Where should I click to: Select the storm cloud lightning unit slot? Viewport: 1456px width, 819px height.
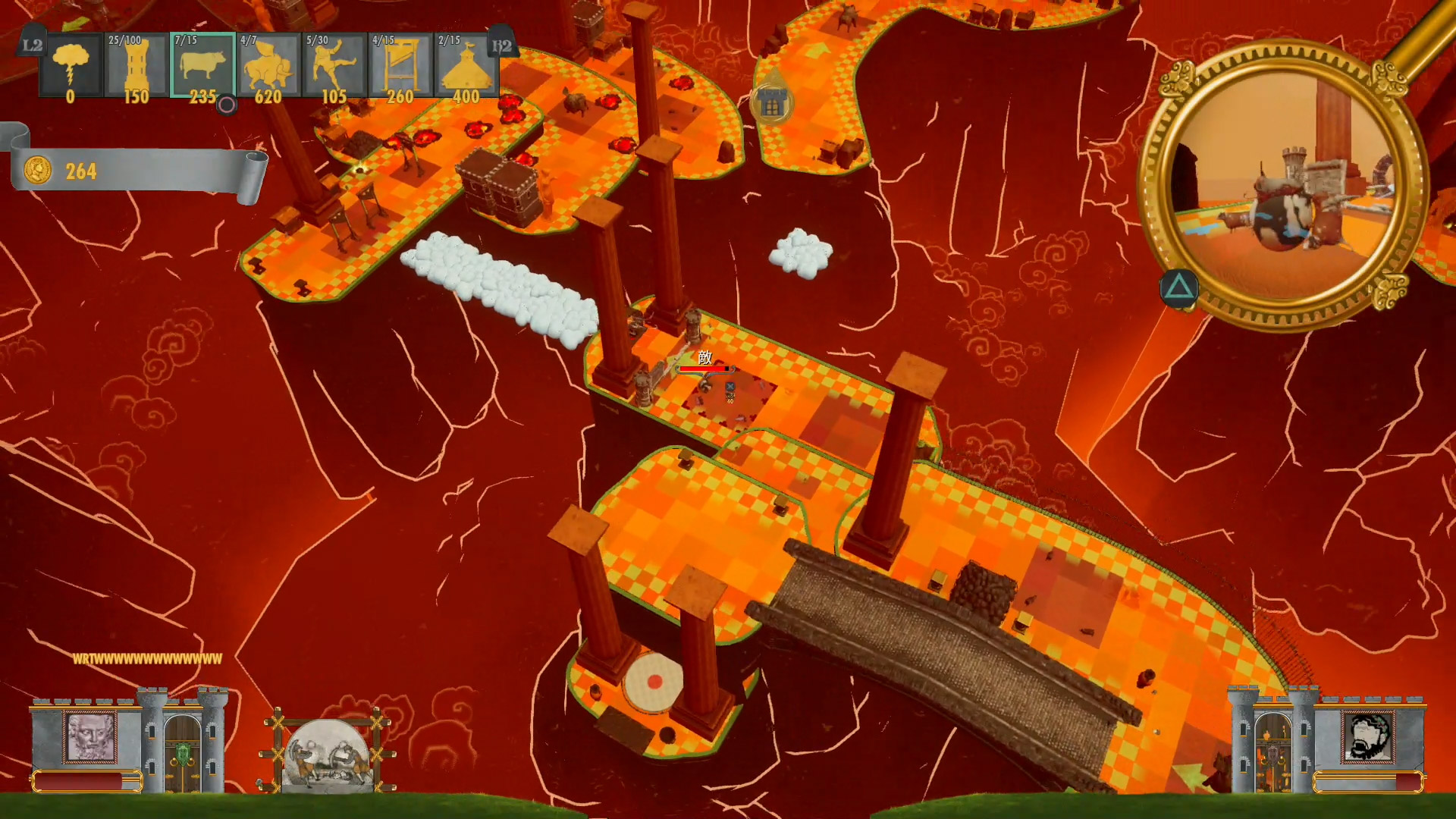pos(71,67)
